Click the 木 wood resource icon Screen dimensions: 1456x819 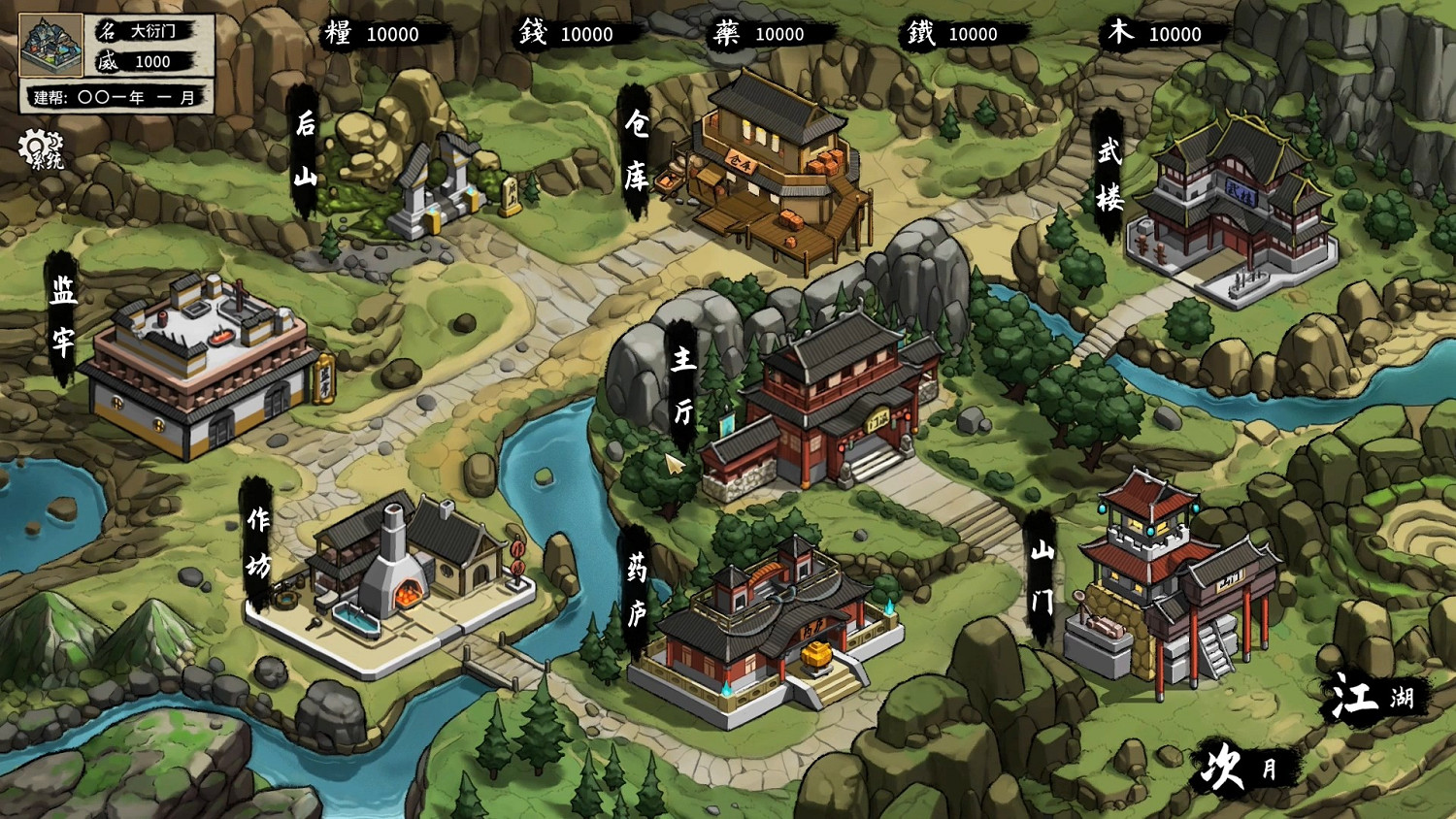click(x=1121, y=34)
